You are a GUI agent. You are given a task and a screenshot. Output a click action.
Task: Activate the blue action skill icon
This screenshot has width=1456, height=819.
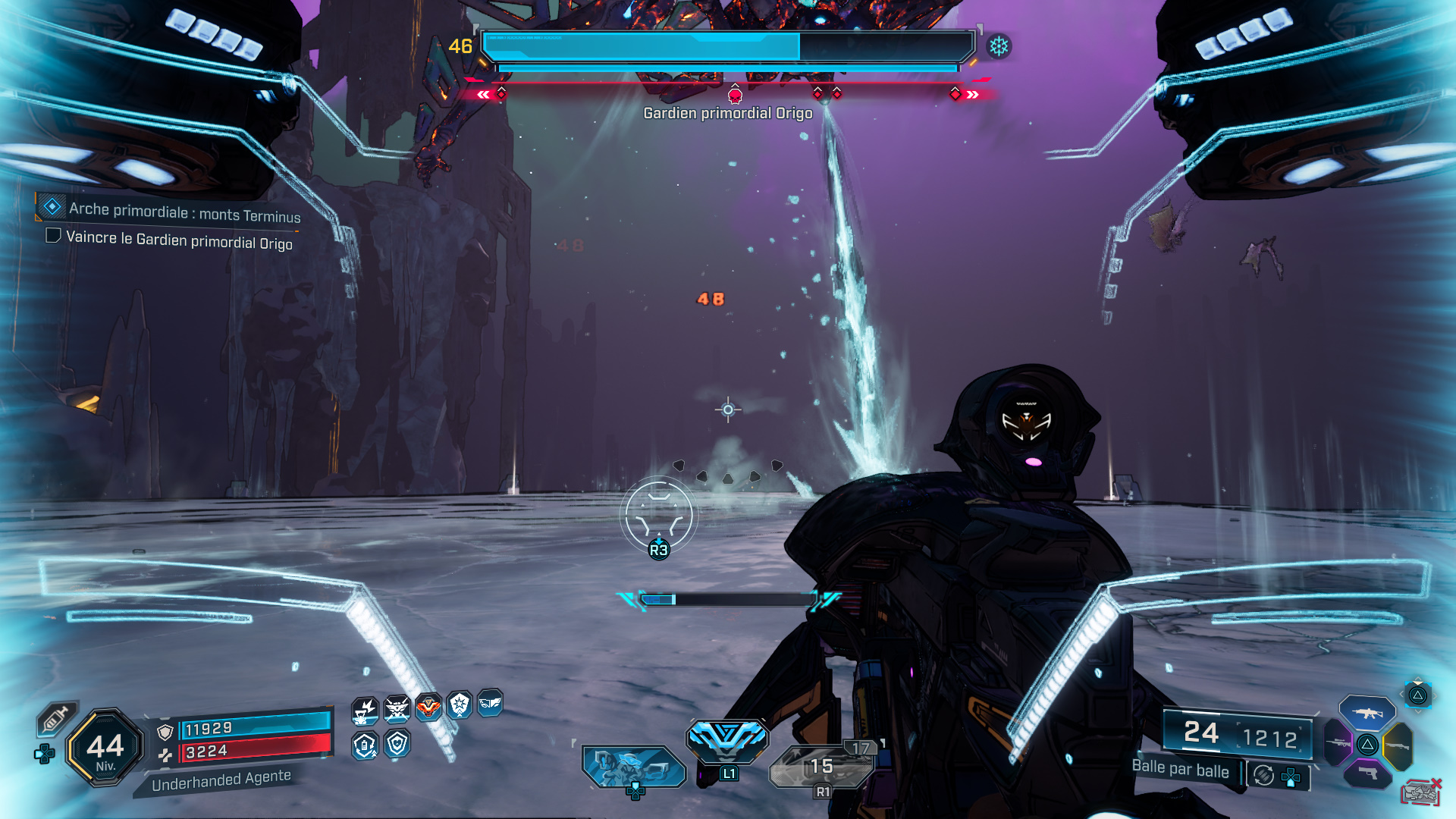(727, 739)
